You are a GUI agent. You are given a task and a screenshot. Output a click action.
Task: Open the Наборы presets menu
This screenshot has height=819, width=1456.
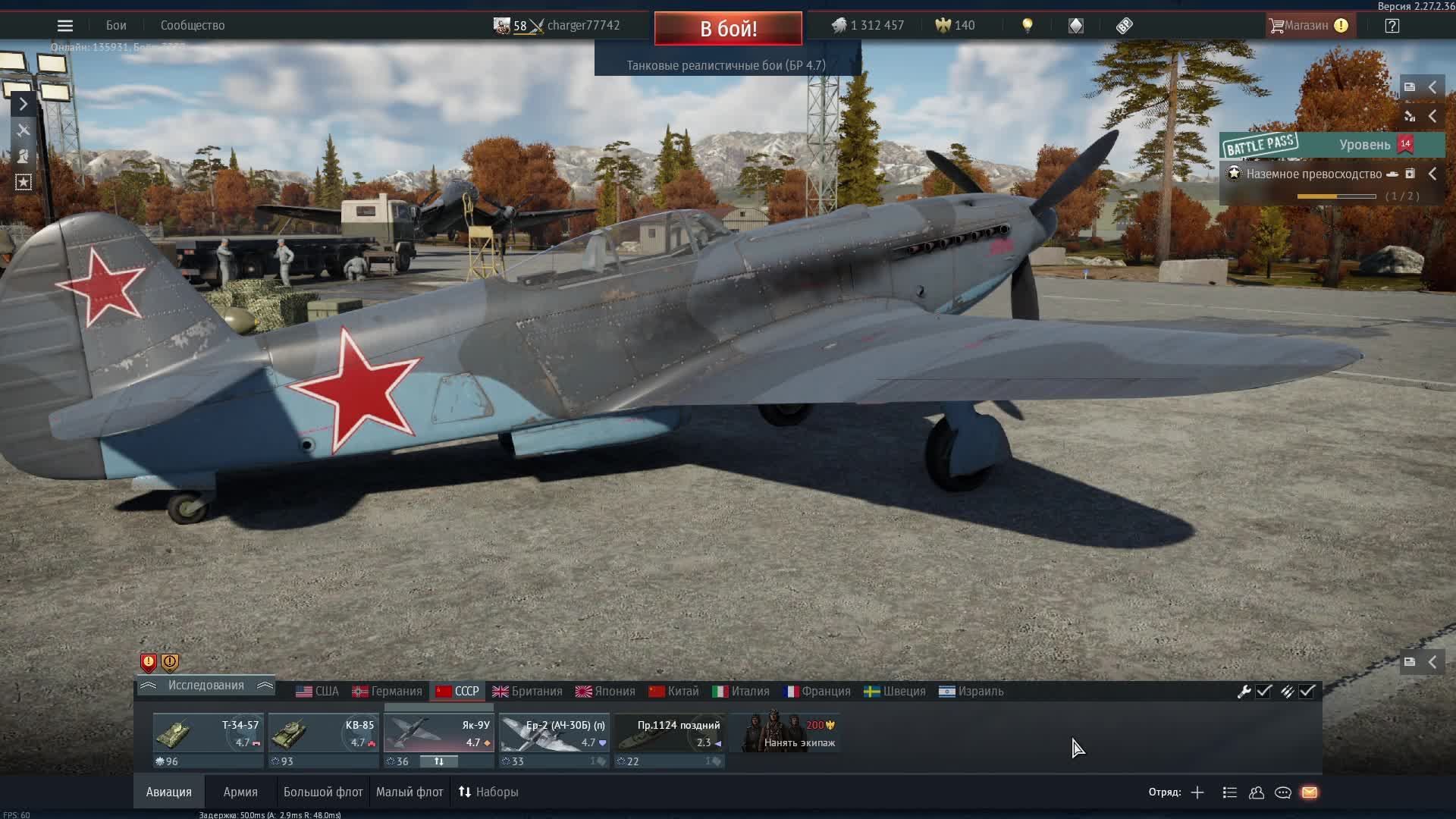pos(488,792)
